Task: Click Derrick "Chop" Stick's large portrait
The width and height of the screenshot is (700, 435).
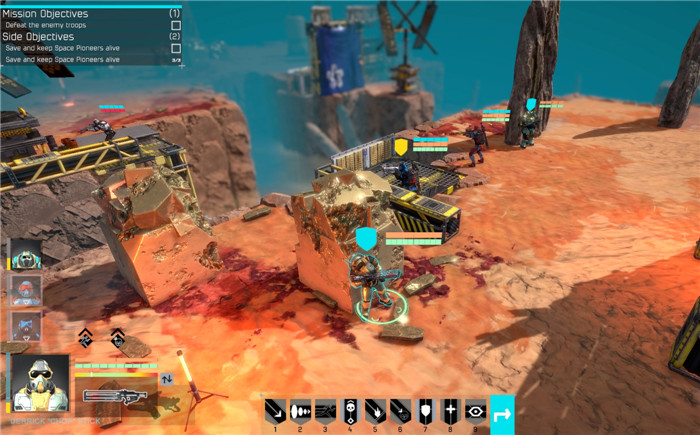Action: (41, 381)
